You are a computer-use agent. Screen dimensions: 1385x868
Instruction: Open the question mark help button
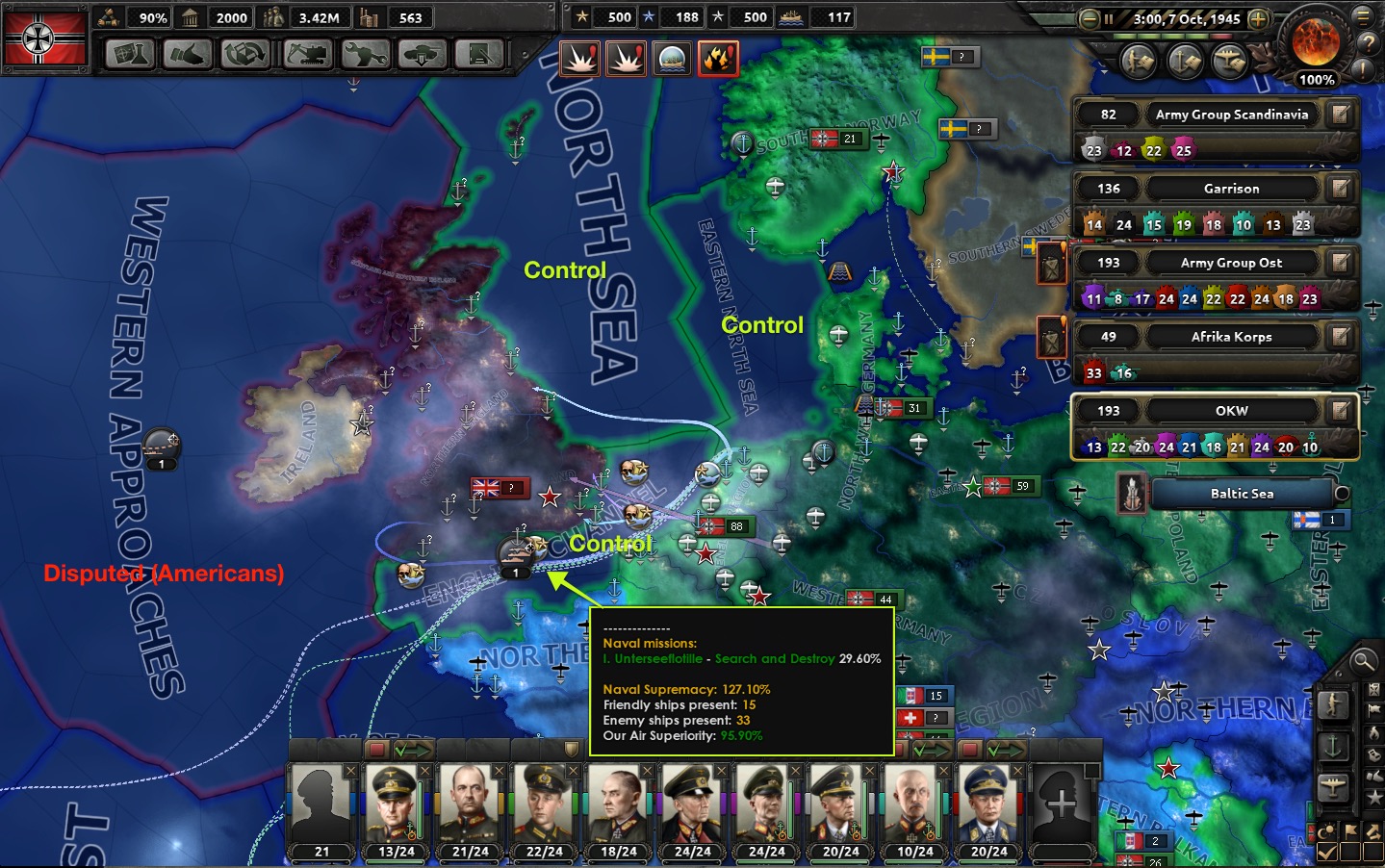click(1367, 43)
